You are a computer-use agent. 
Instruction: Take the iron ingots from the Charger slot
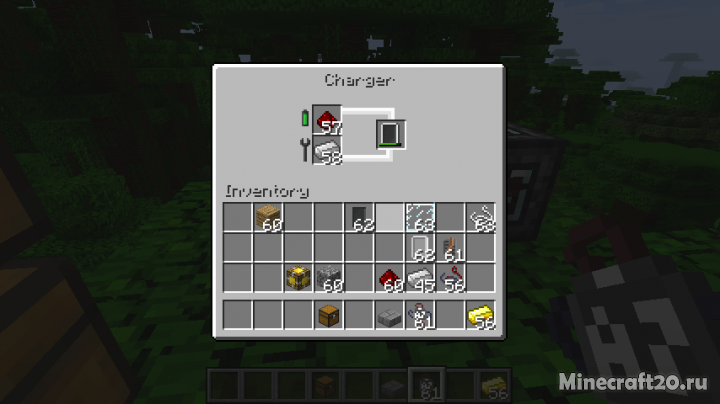coord(327,150)
